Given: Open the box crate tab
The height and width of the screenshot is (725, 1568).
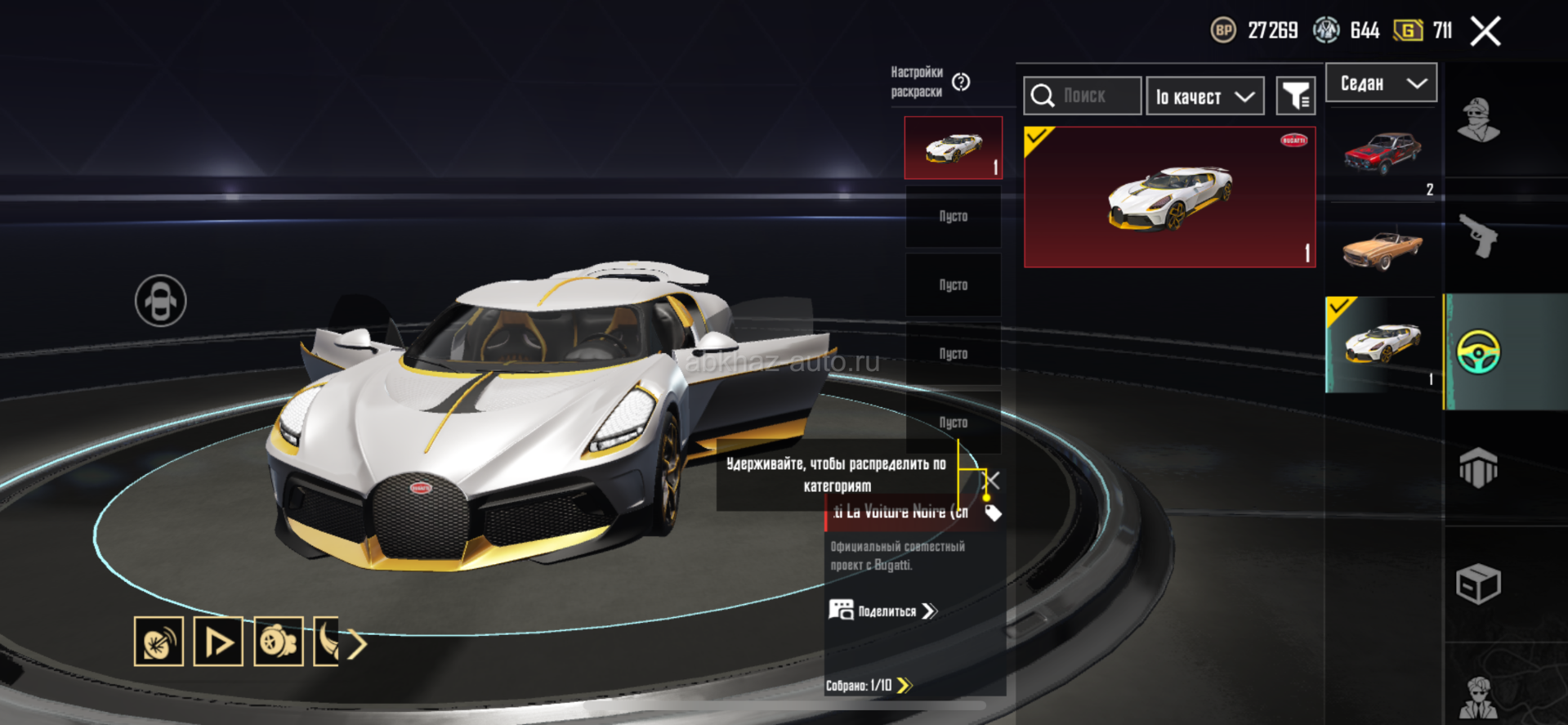Looking at the screenshot, I should [1478, 584].
